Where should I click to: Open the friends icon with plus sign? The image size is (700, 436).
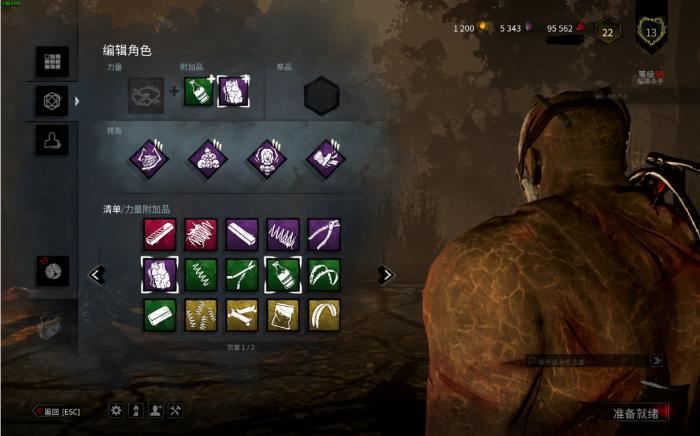pos(155,410)
